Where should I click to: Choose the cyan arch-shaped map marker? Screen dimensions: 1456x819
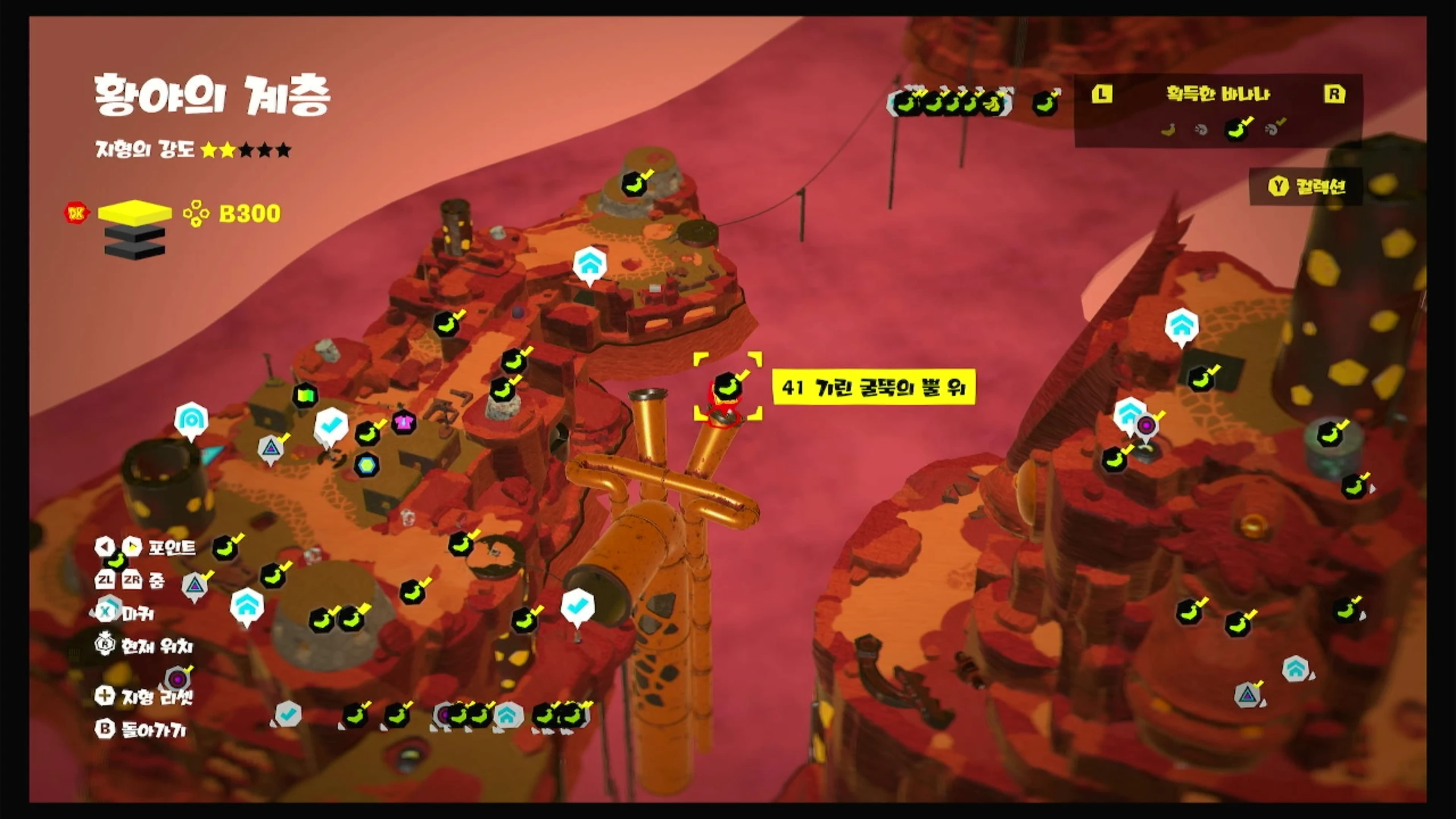click(x=191, y=419)
